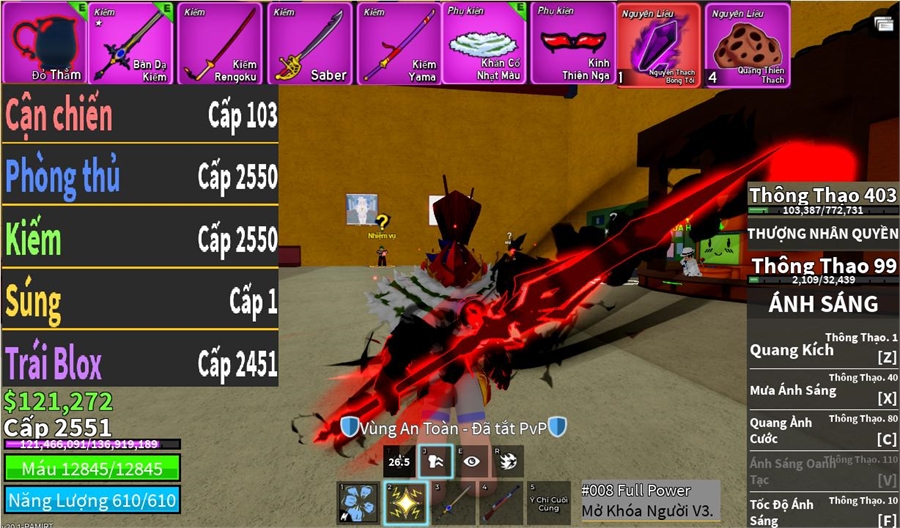
Task: Select the Kính Thiên Nga glasses accessory
Action: [573, 42]
